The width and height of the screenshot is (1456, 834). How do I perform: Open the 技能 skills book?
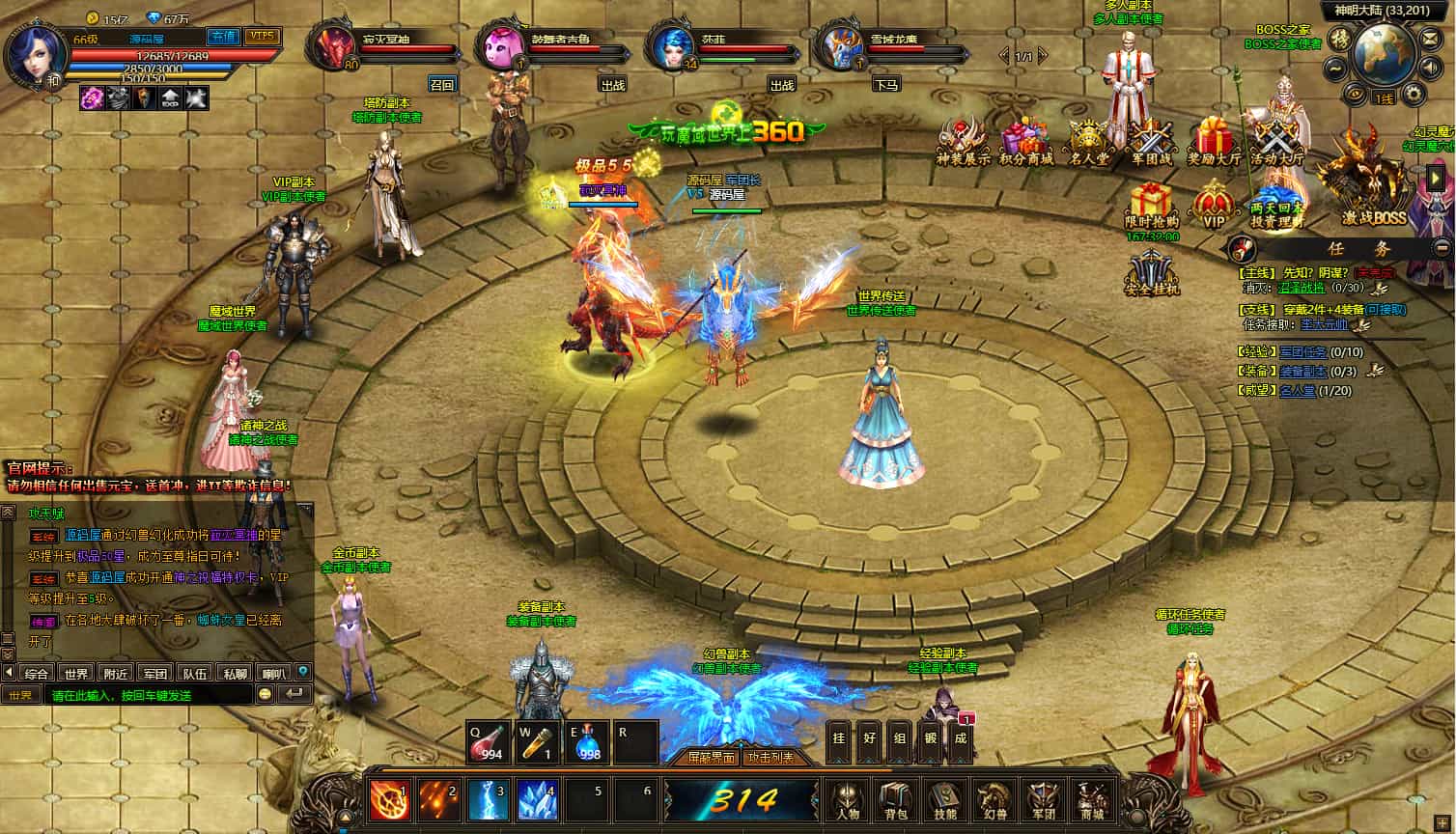pyautogui.click(x=944, y=799)
